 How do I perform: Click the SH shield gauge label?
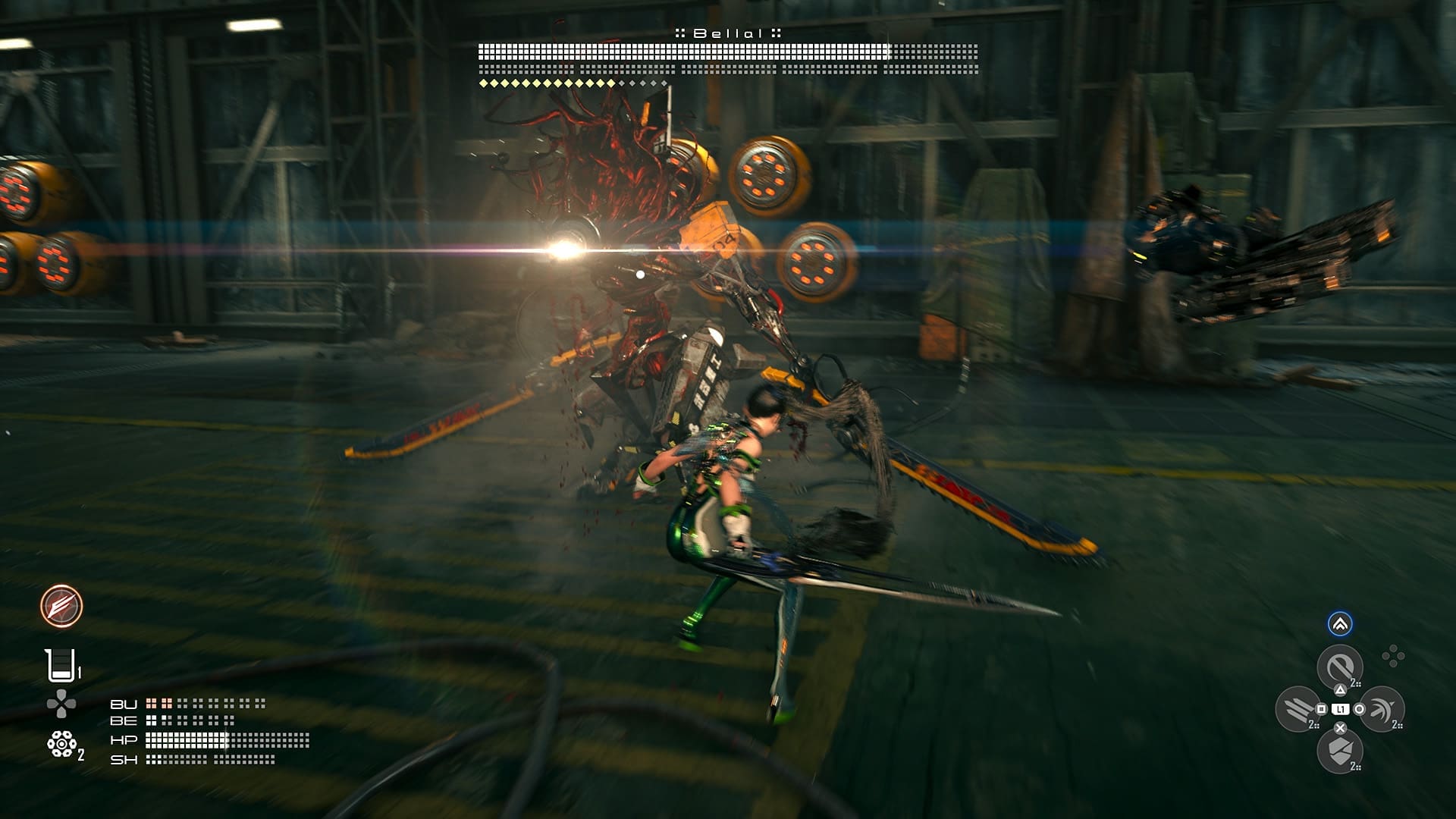click(x=124, y=760)
